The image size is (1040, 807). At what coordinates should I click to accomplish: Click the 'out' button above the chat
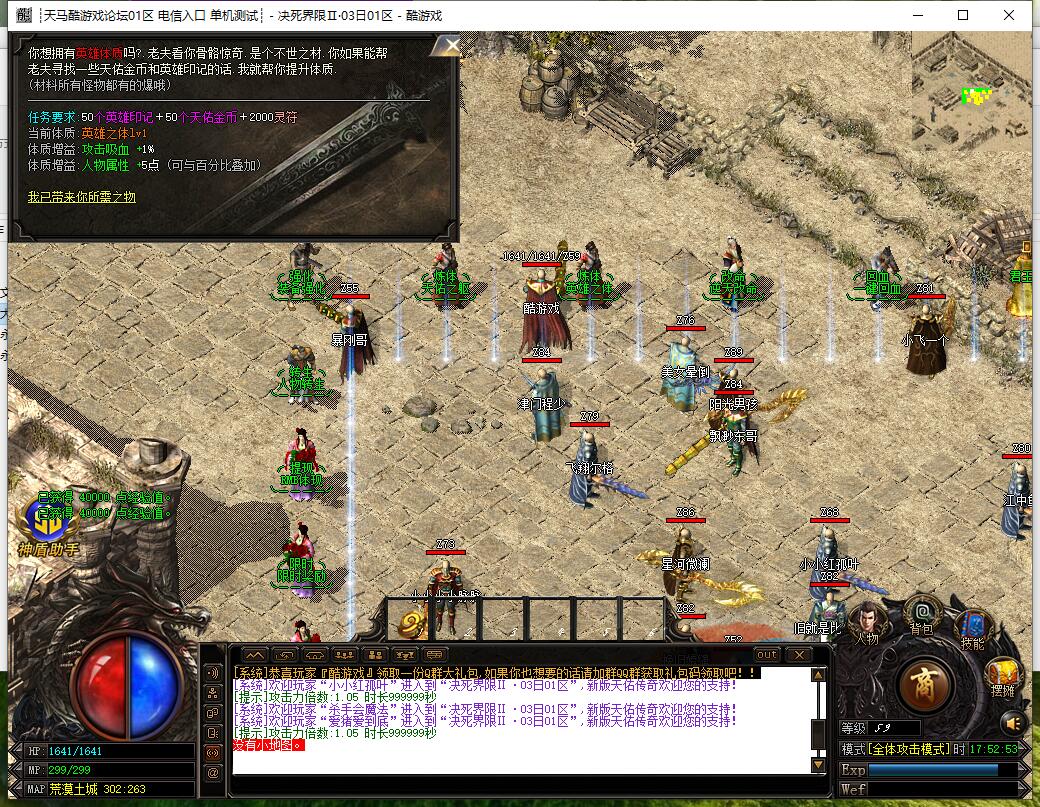tap(766, 655)
